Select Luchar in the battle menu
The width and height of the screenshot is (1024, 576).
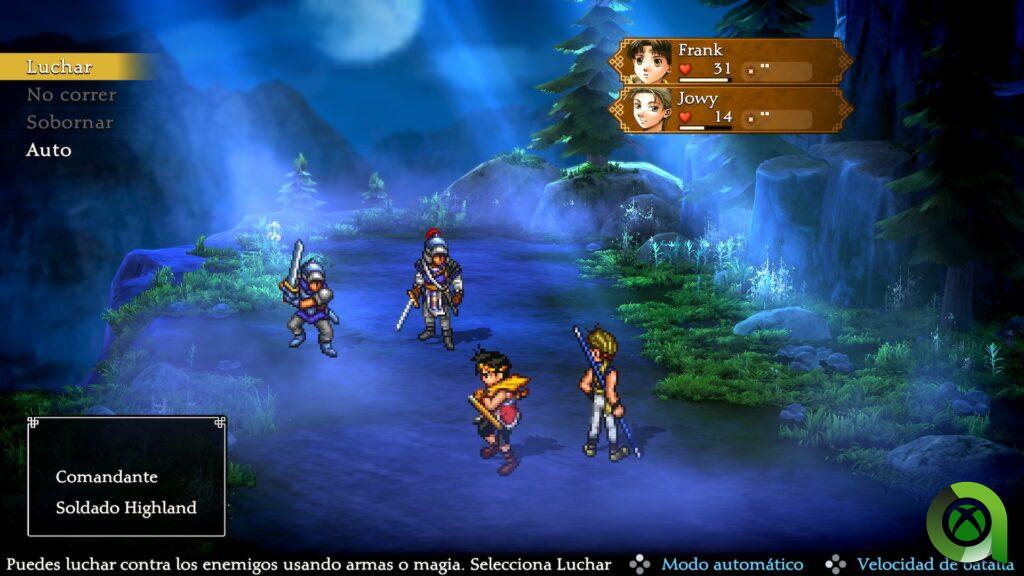[x=60, y=67]
